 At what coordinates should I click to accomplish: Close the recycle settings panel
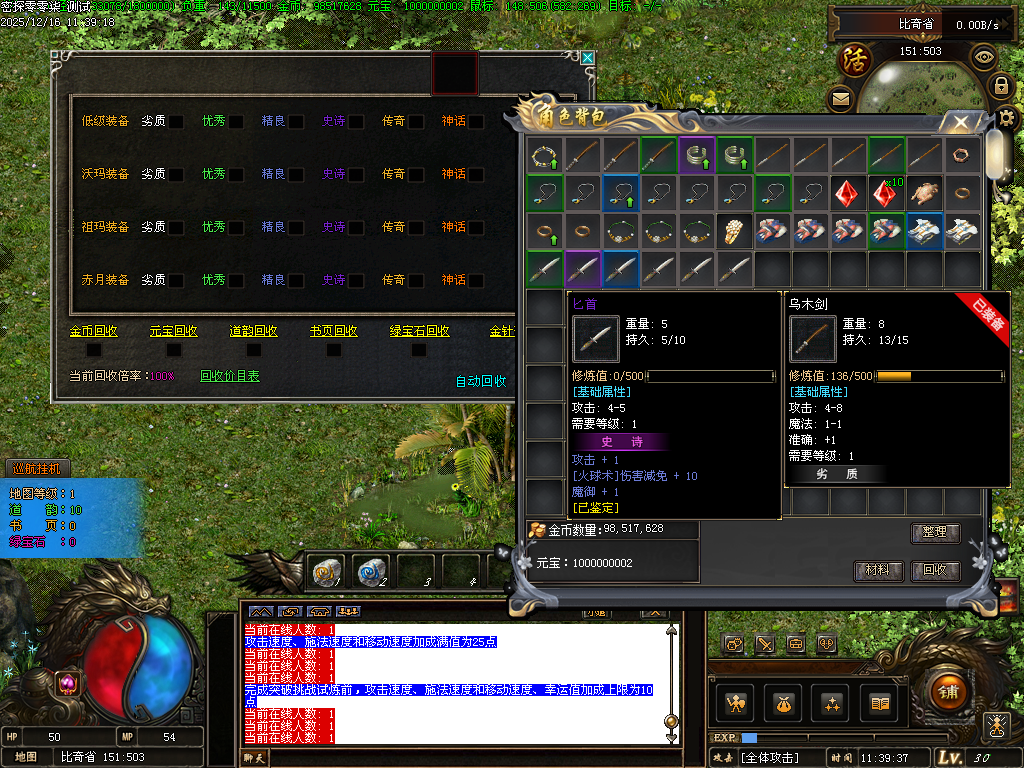click(x=588, y=59)
